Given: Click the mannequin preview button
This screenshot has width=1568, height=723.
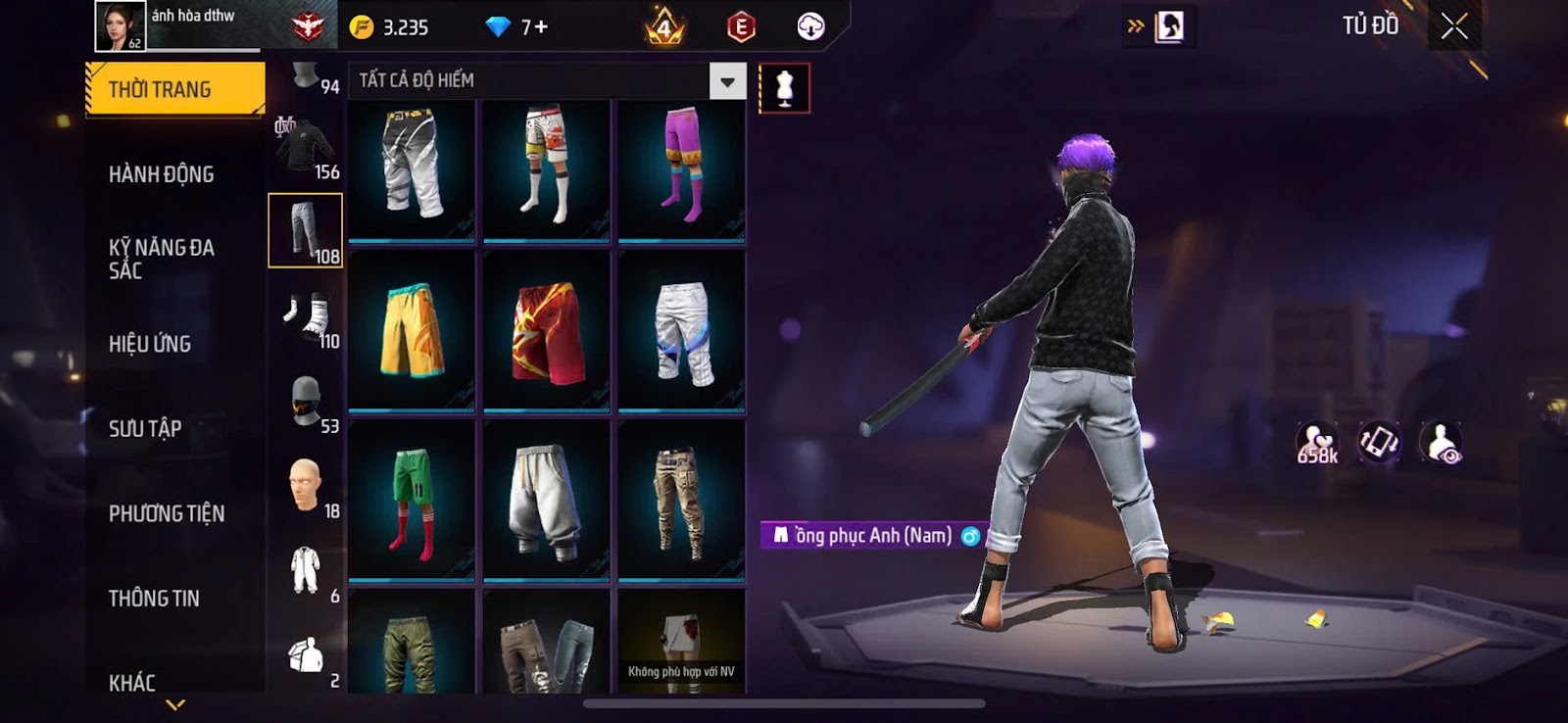Looking at the screenshot, I should pyautogui.click(x=784, y=88).
